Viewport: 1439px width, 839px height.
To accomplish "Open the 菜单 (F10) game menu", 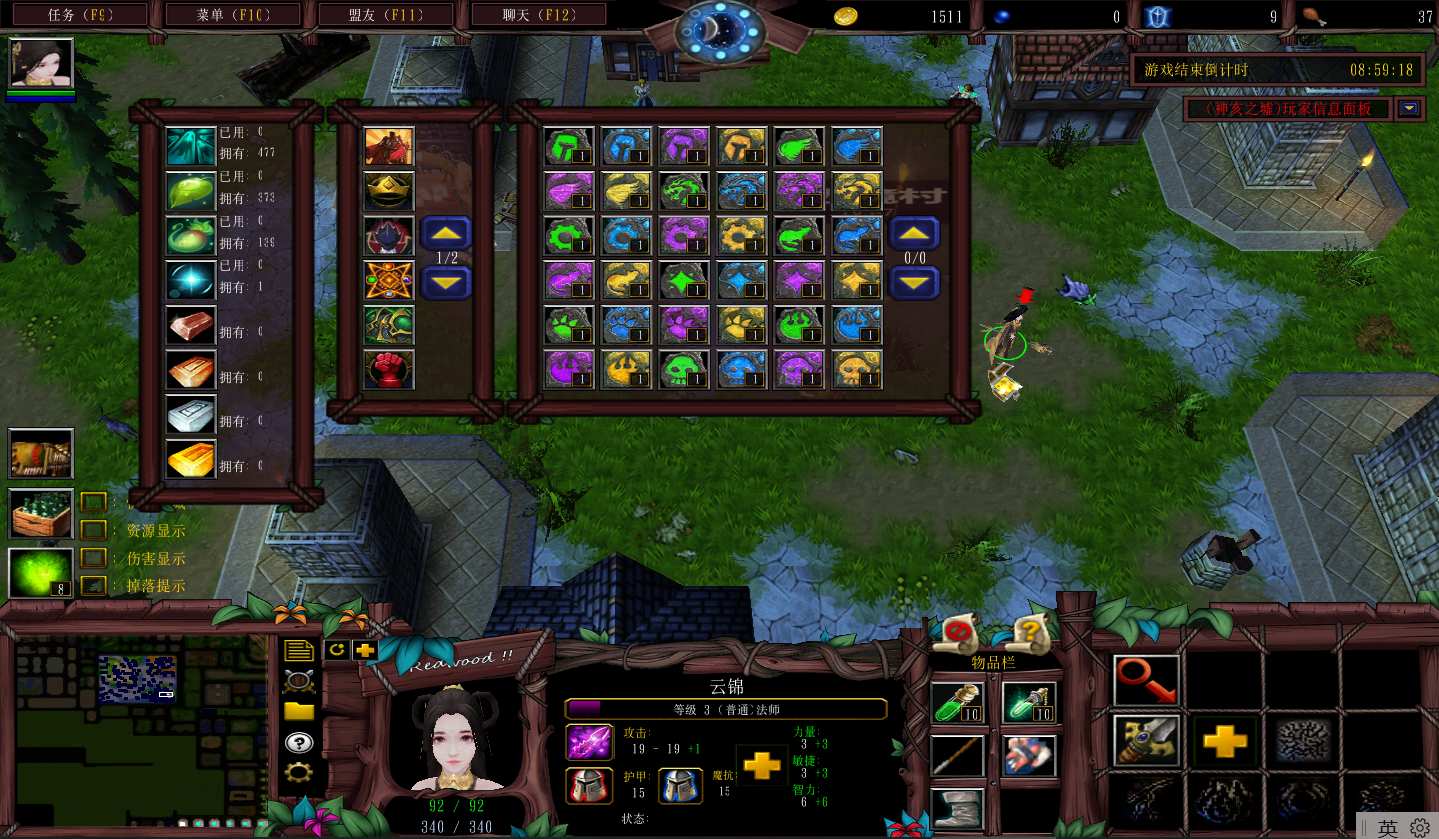I will click(x=232, y=15).
